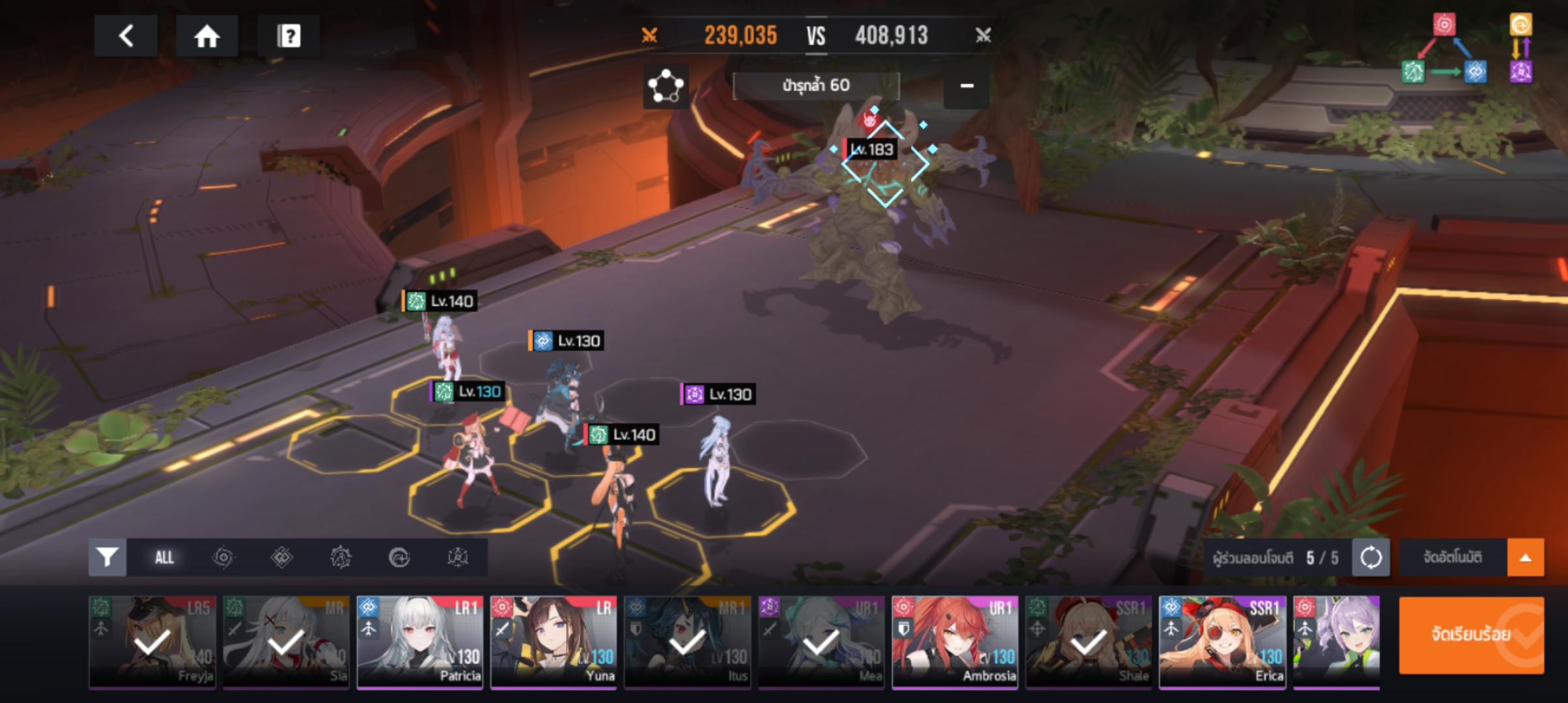The image size is (1568, 703).
Task: Pick Ambrosia's character card
Action: pos(955,642)
